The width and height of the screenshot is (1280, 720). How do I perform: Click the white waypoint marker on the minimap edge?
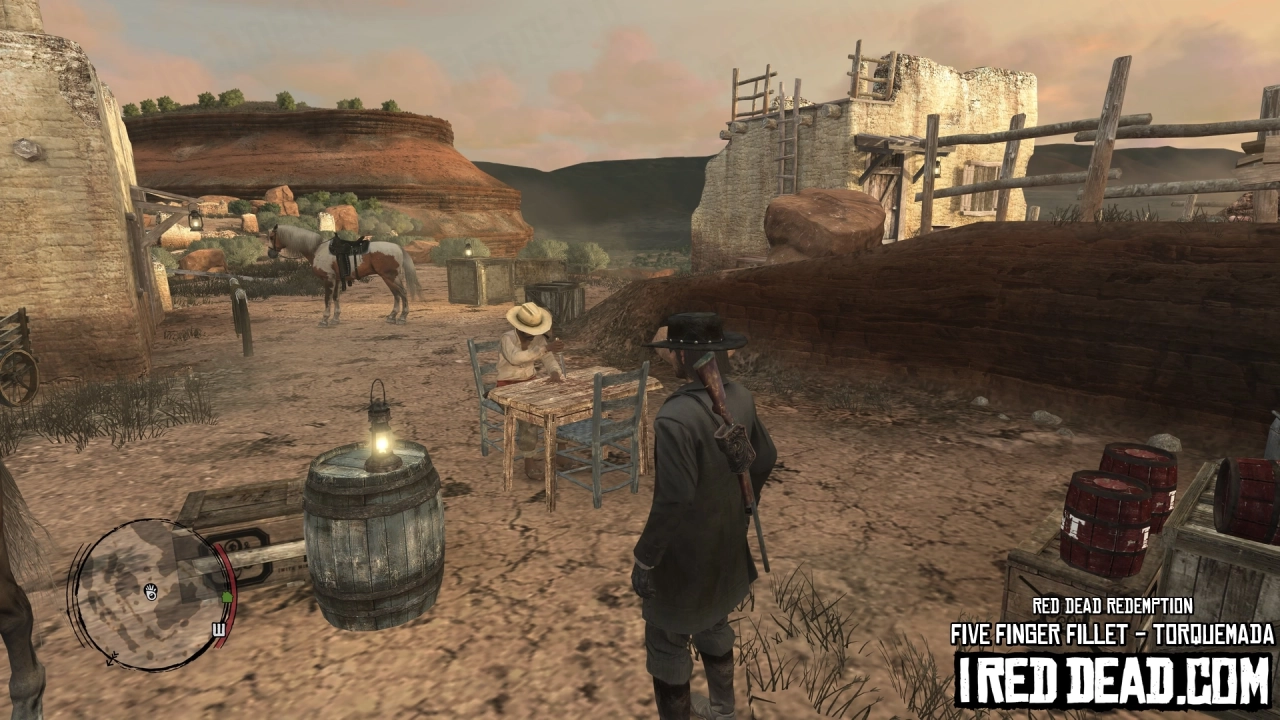(x=218, y=627)
